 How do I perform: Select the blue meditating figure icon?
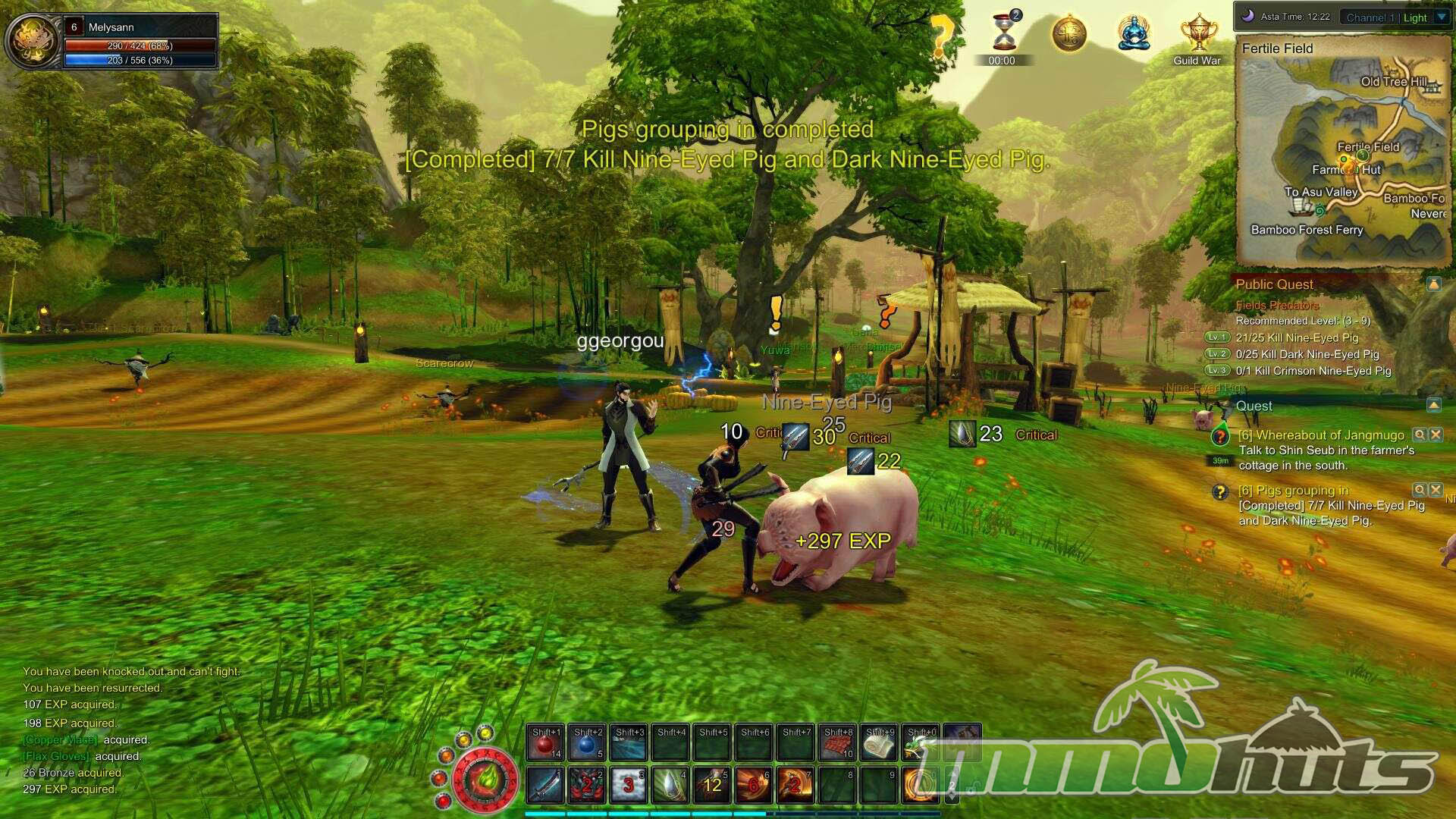coord(1134,34)
